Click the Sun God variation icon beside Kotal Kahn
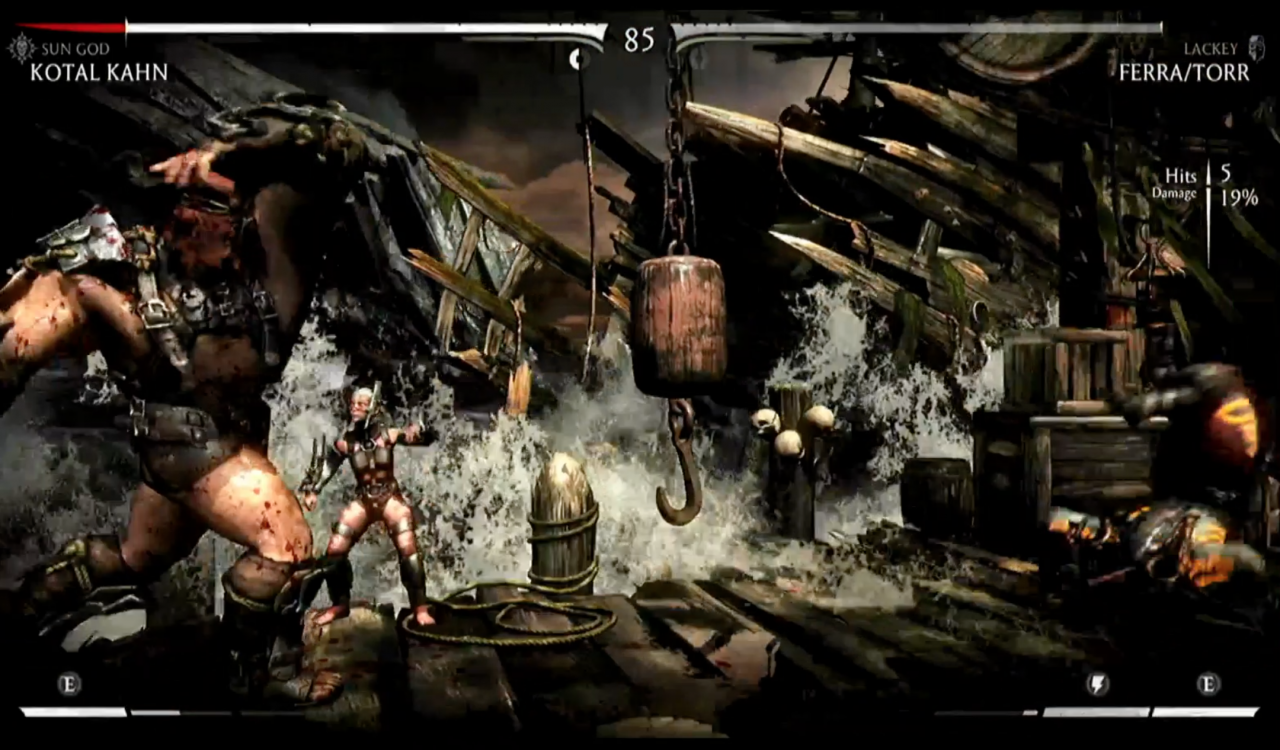 click(x=20, y=46)
